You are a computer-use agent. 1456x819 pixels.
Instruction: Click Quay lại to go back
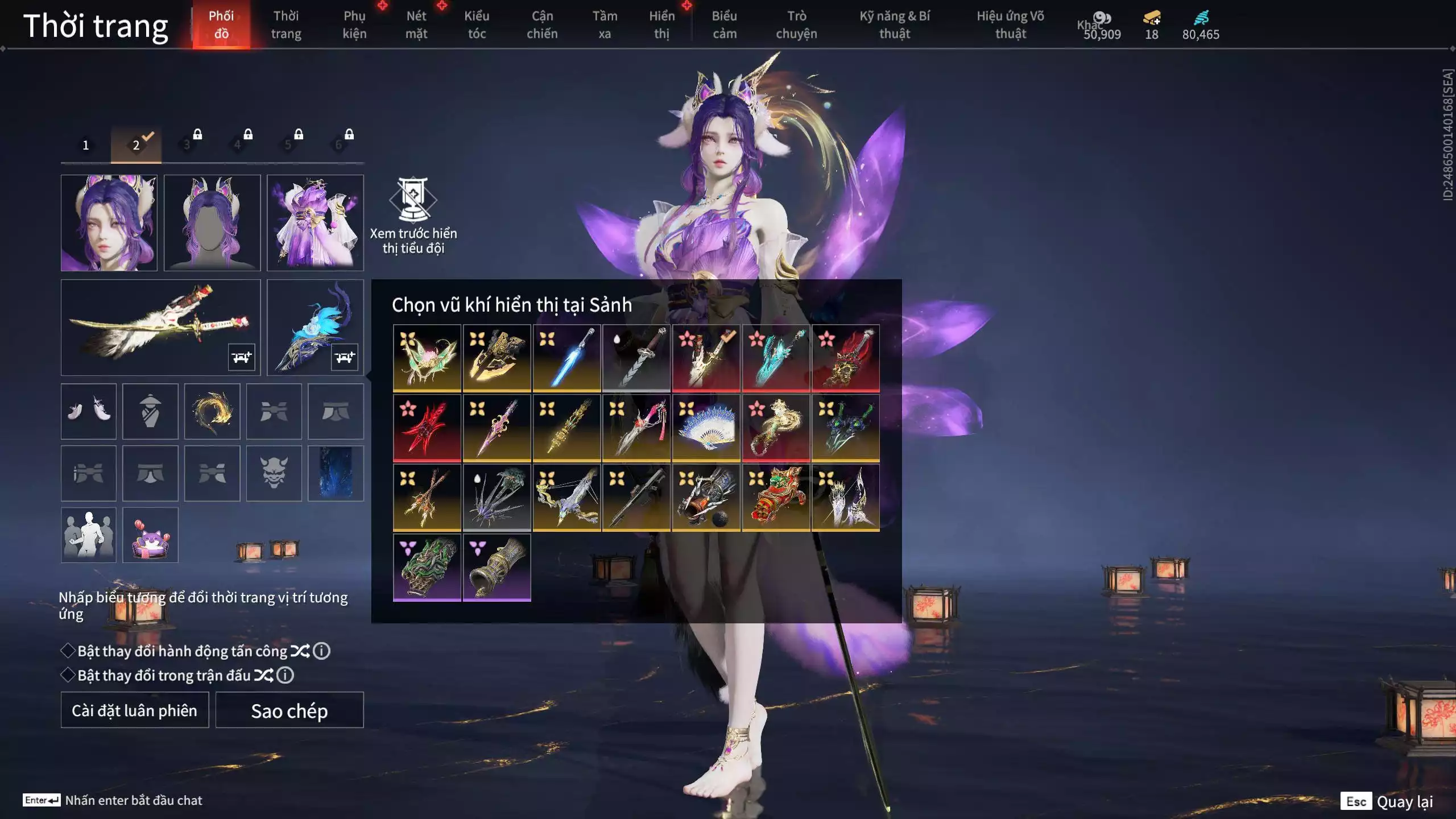click(x=1404, y=801)
